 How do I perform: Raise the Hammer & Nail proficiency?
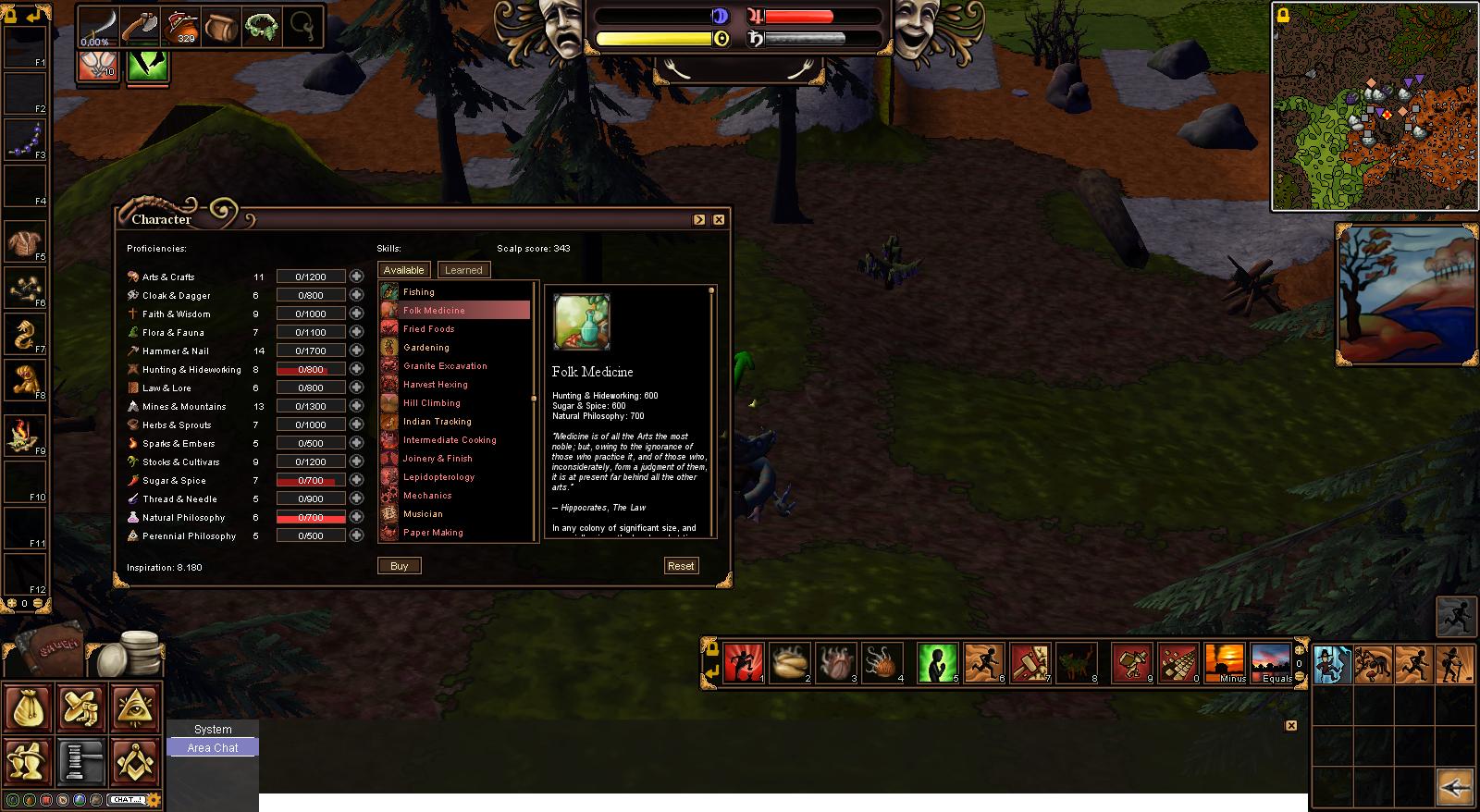pyautogui.click(x=356, y=351)
